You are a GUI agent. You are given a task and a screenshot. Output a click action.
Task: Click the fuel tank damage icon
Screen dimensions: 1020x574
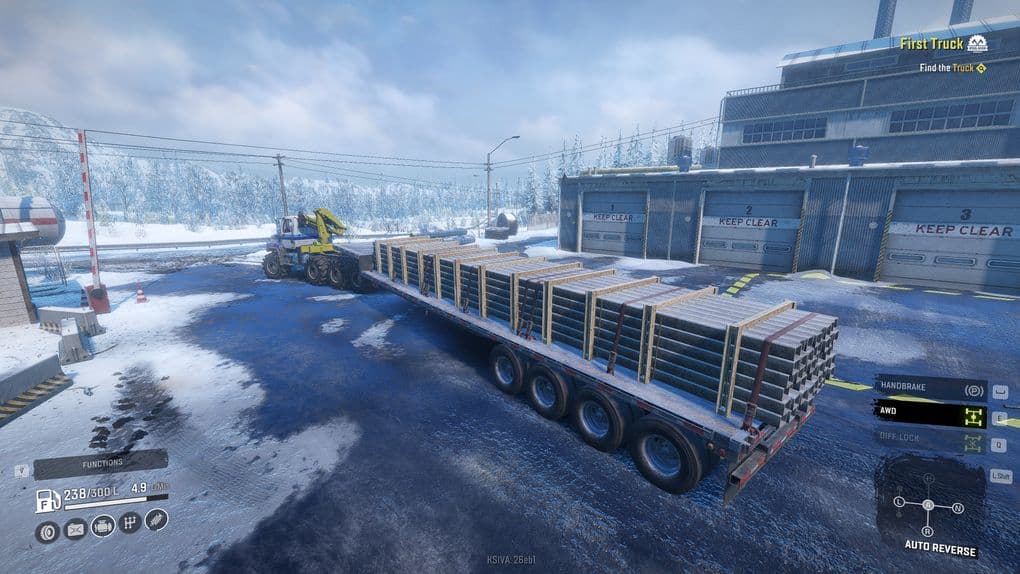[x=75, y=529]
